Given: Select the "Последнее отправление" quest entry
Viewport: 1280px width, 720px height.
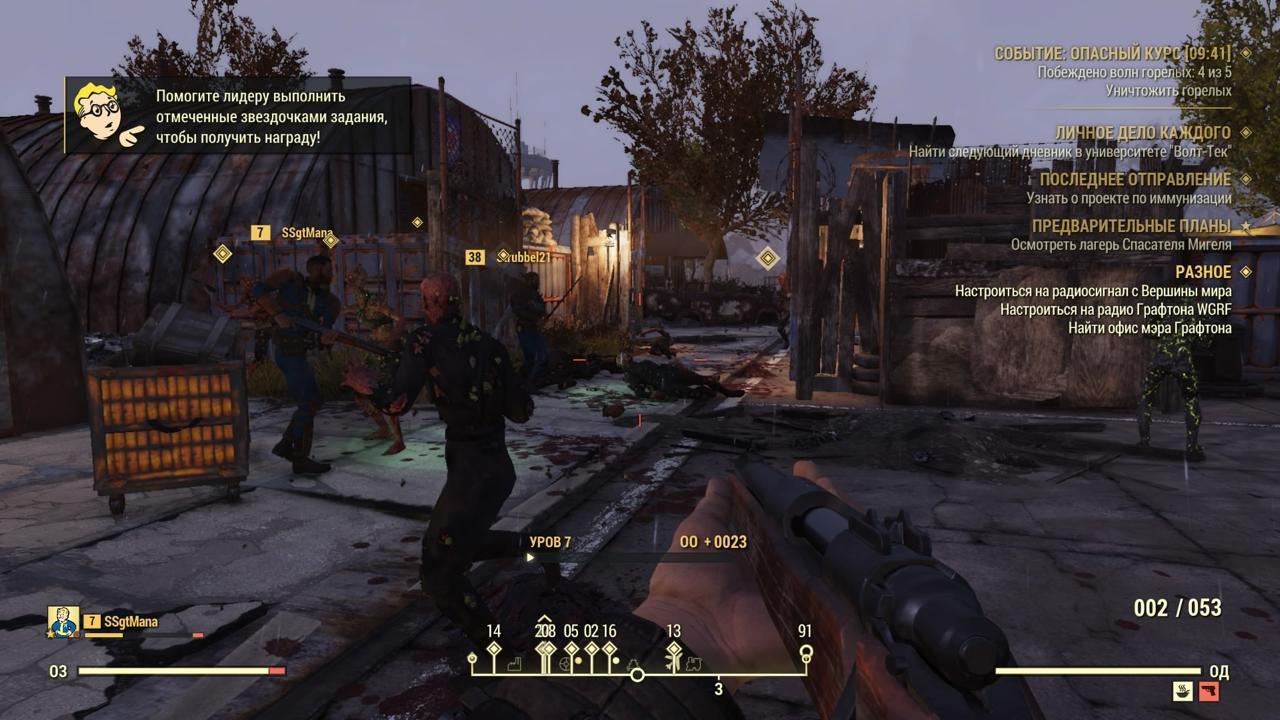Looking at the screenshot, I should click(1135, 179).
